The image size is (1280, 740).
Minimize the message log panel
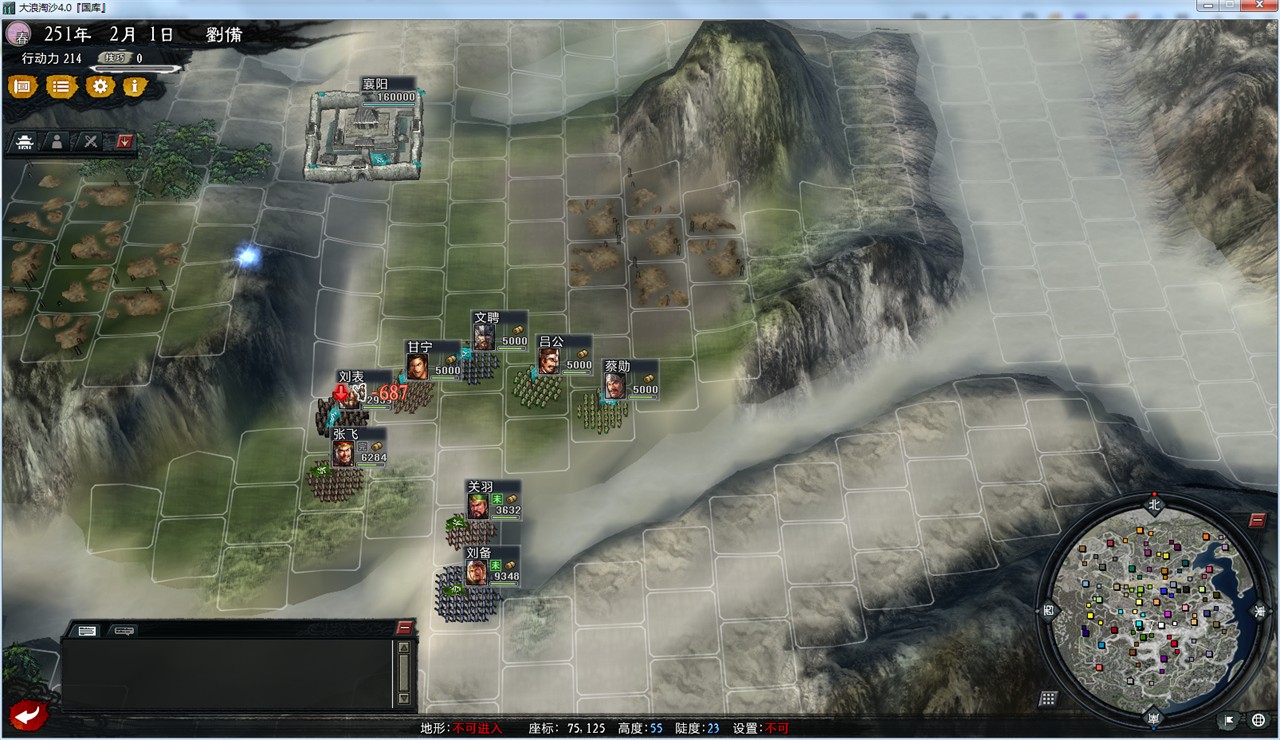(404, 628)
